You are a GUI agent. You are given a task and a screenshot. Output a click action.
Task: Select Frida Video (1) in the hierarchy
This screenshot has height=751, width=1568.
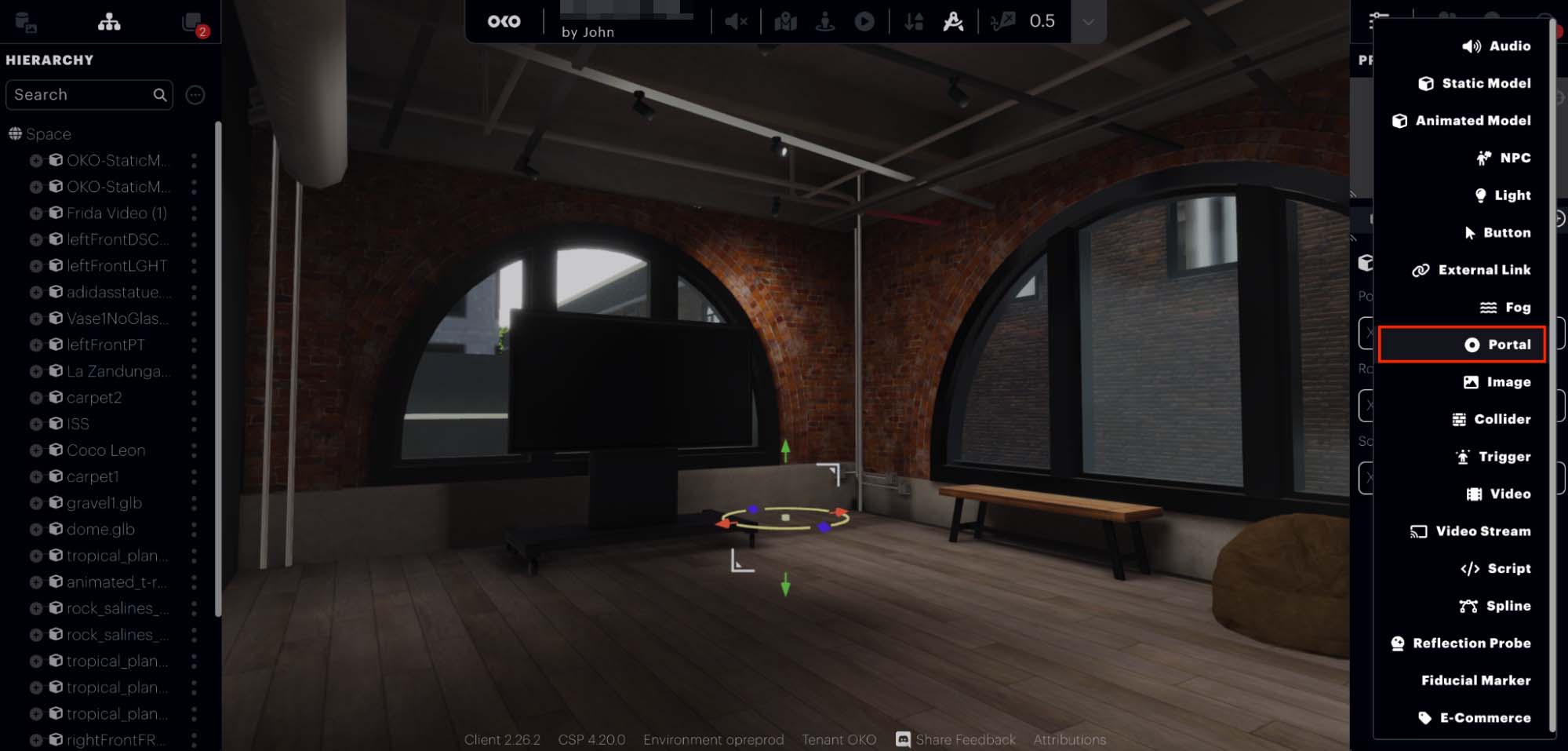(x=116, y=213)
